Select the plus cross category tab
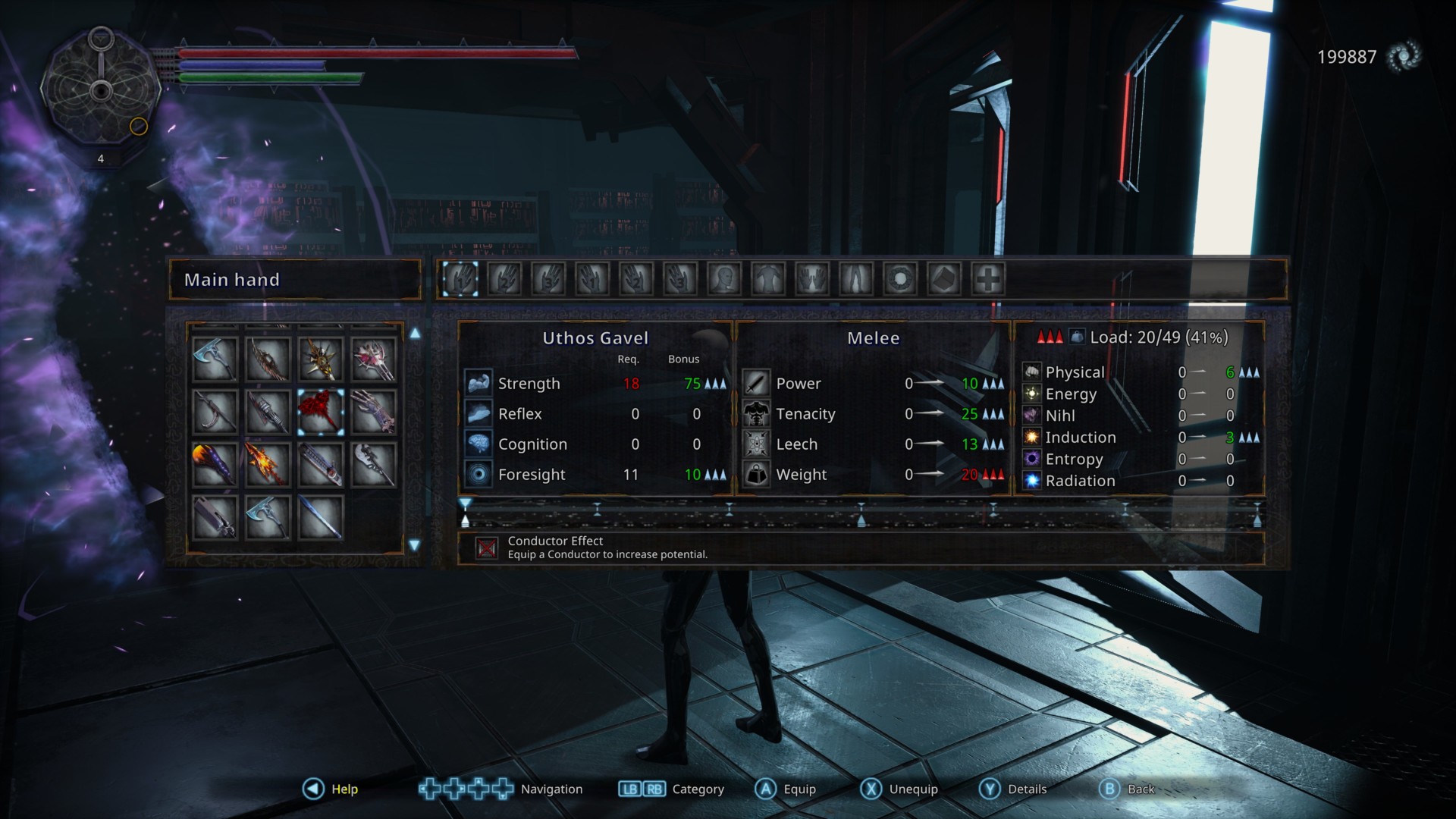The image size is (1456, 819). 988,279
